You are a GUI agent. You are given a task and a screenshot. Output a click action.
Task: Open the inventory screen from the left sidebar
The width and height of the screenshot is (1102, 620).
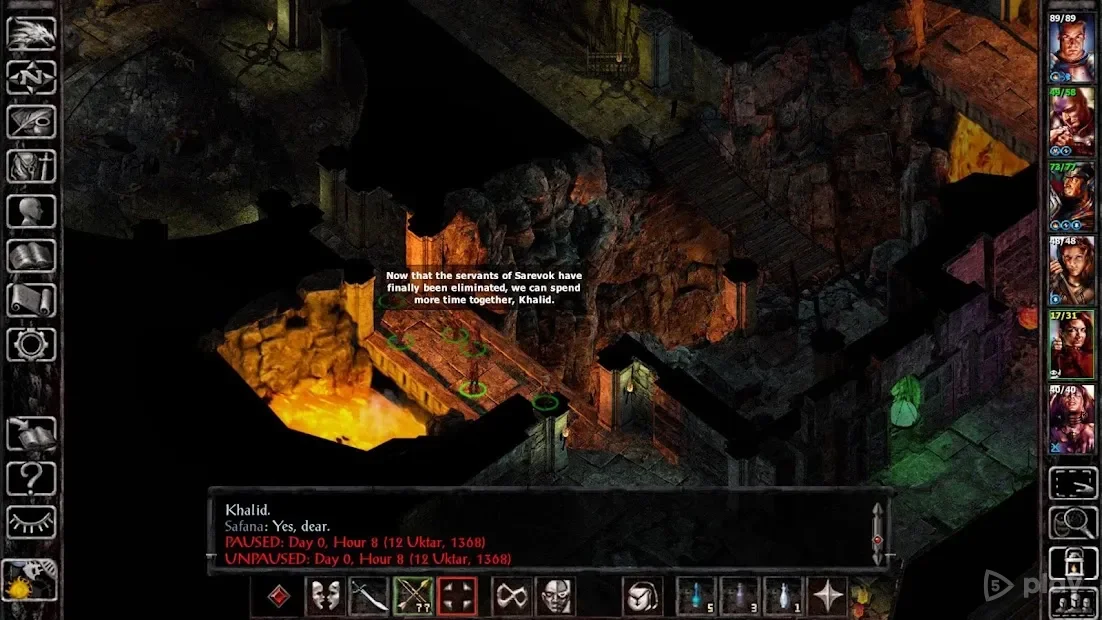[x=31, y=166]
